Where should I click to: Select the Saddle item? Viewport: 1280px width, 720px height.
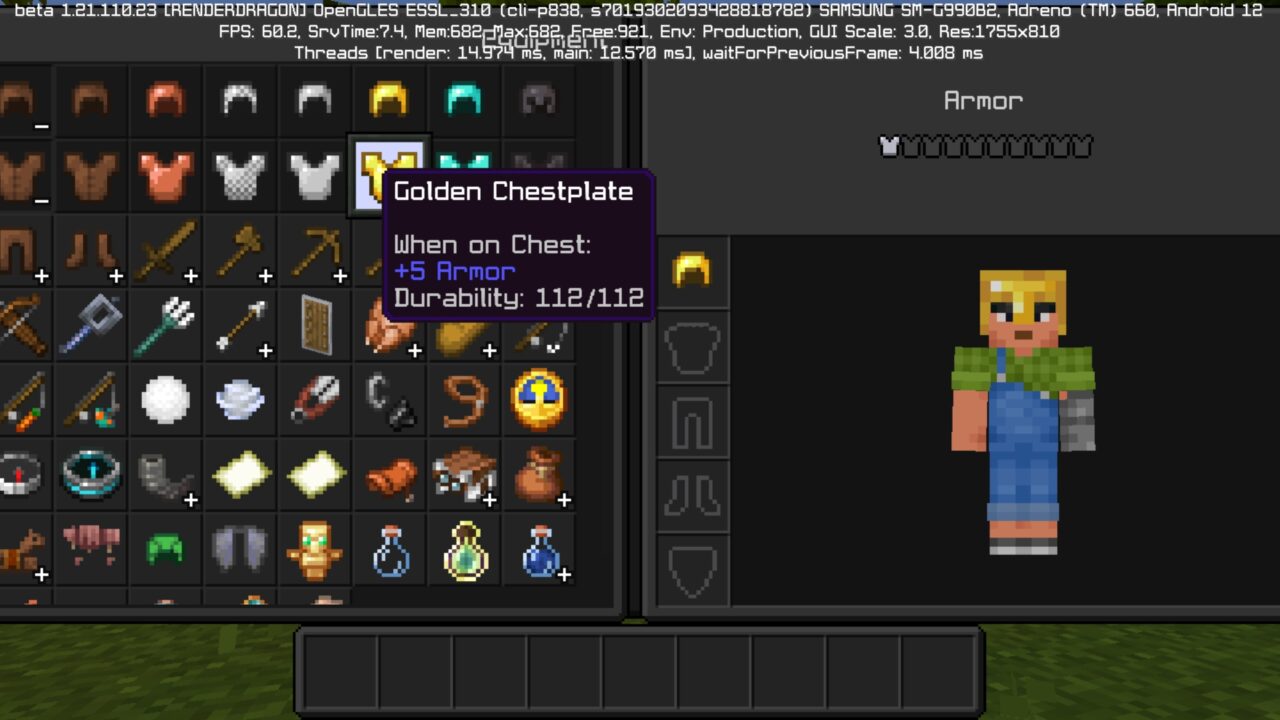coord(390,475)
